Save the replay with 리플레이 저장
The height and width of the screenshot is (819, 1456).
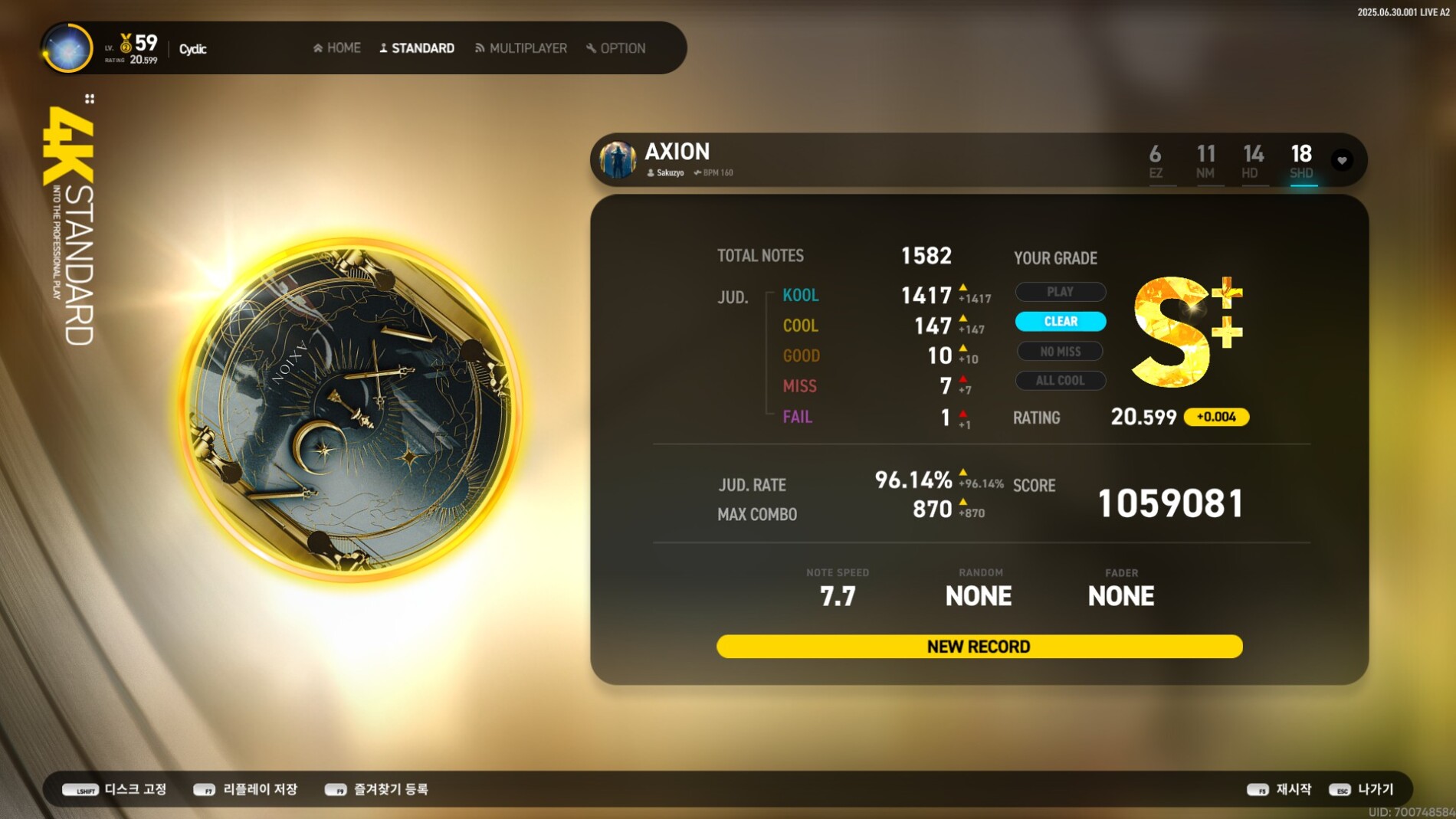[245, 789]
